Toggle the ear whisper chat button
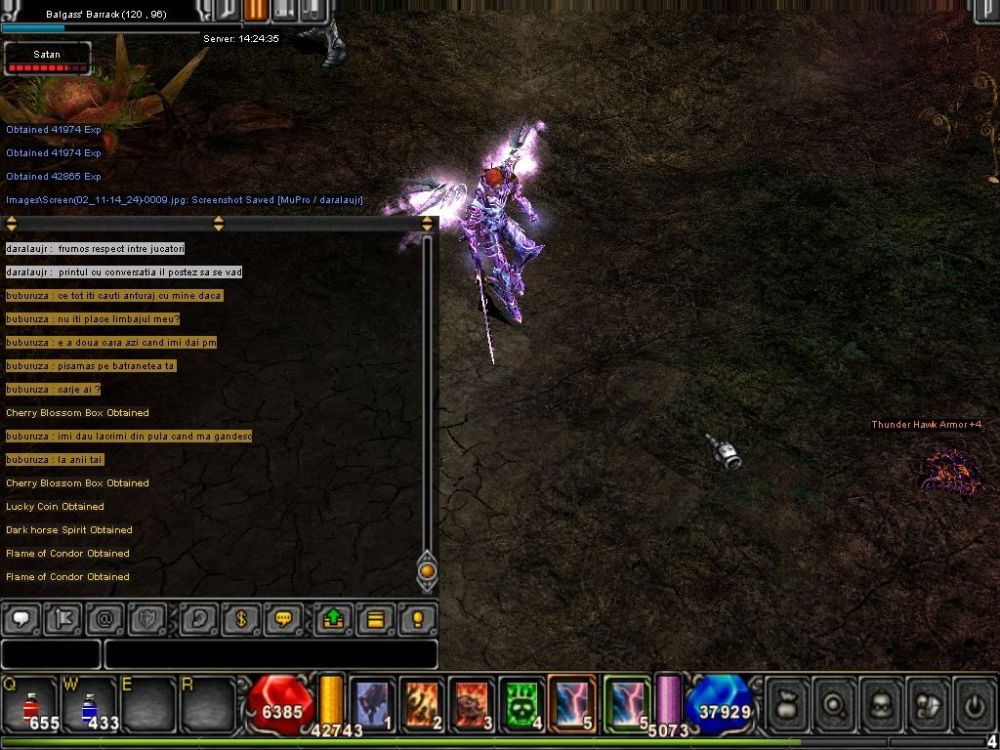This screenshot has height=750, width=1000. click(x=199, y=619)
